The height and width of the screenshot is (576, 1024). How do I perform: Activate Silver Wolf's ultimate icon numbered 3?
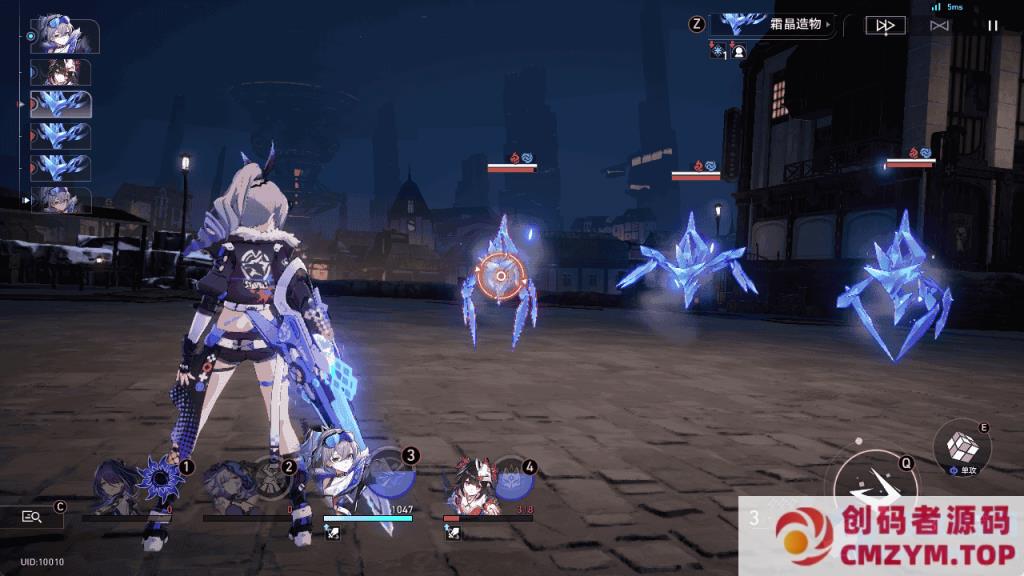coord(391,473)
